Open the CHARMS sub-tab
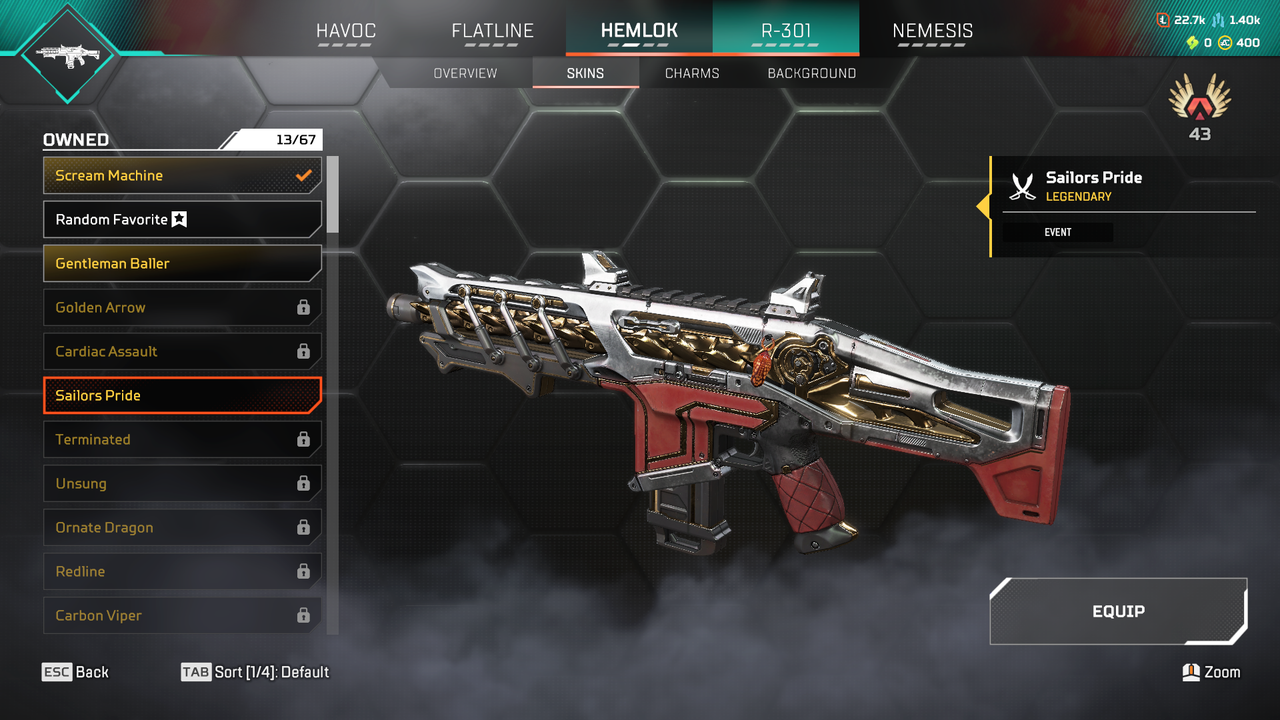This screenshot has height=720, width=1280. point(692,73)
